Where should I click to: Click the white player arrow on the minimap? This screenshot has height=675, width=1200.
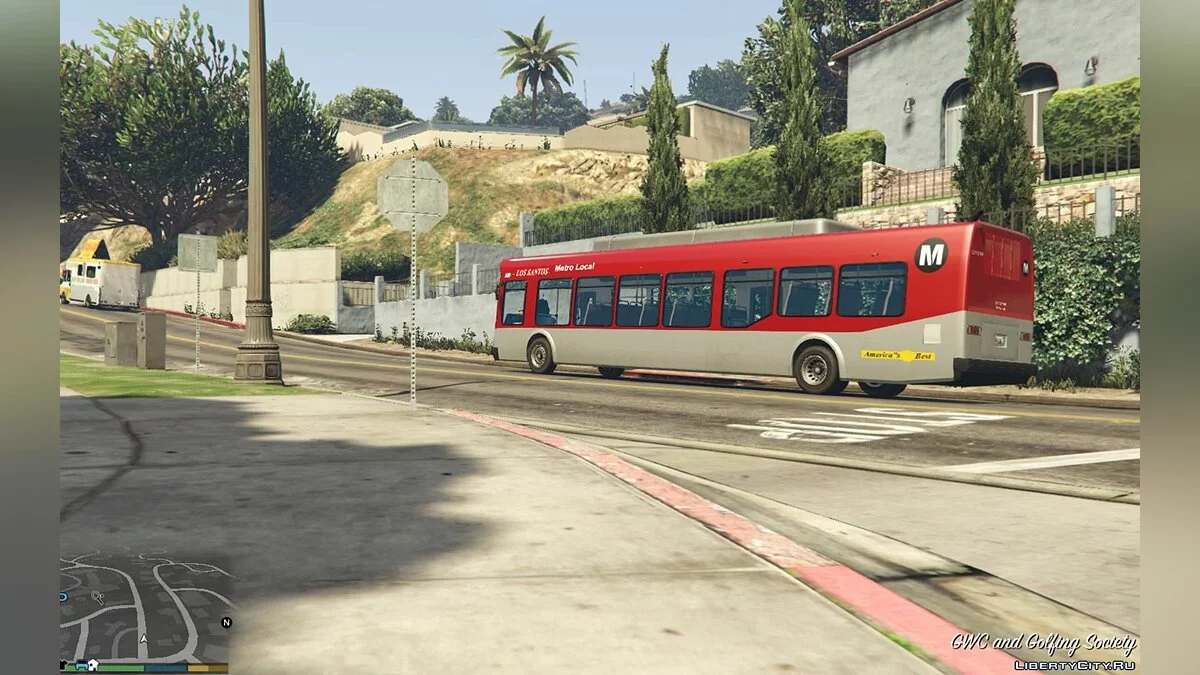[144, 639]
